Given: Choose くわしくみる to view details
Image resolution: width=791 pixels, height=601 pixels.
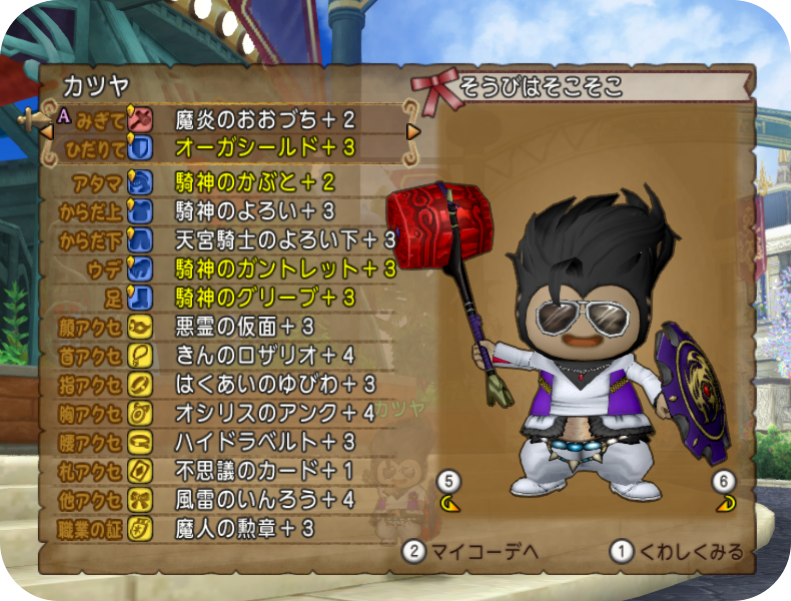Looking at the screenshot, I should coord(678,551).
